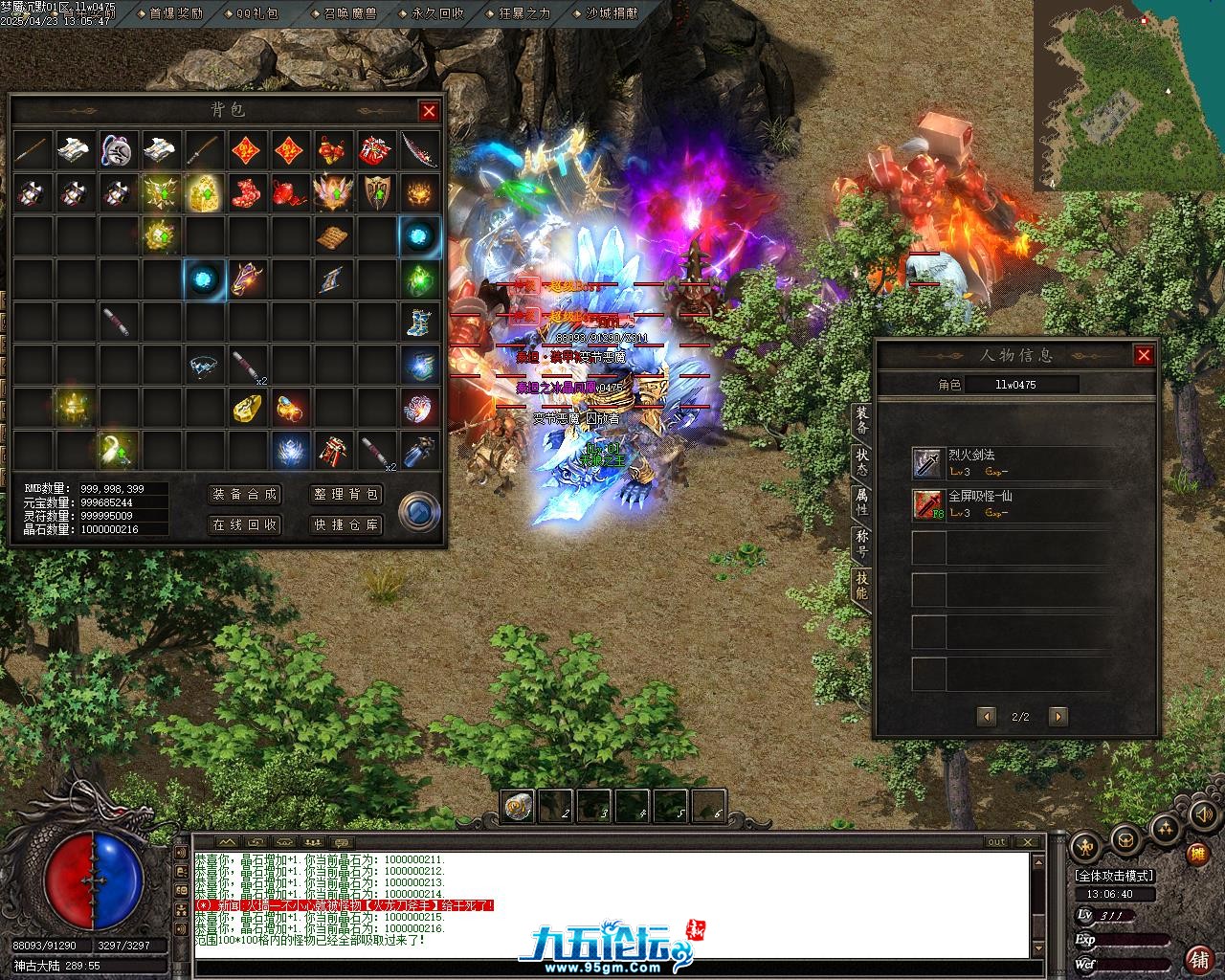Go to the previous skill page
The width and height of the screenshot is (1225, 980).
987,716
